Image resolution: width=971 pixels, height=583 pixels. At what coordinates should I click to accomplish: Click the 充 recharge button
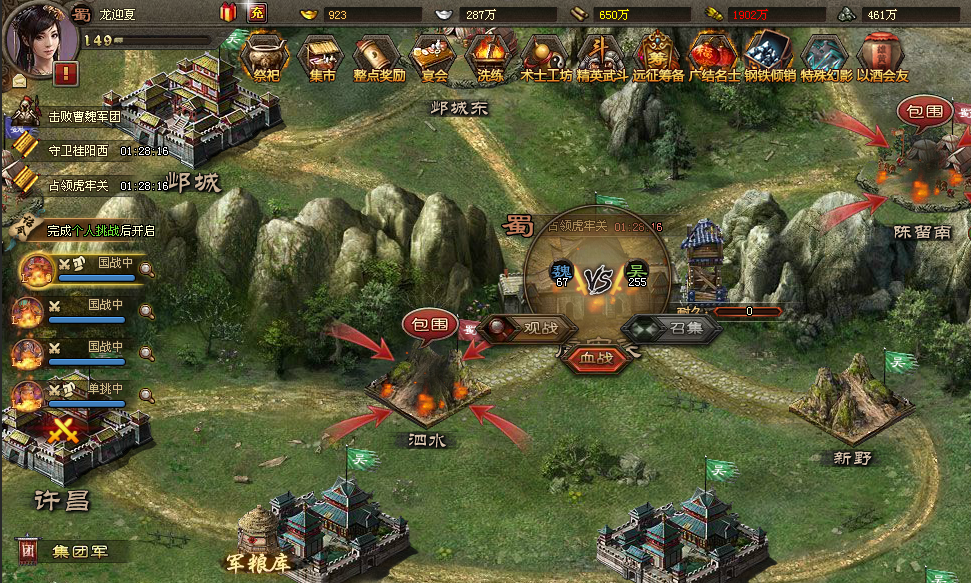pos(257,13)
